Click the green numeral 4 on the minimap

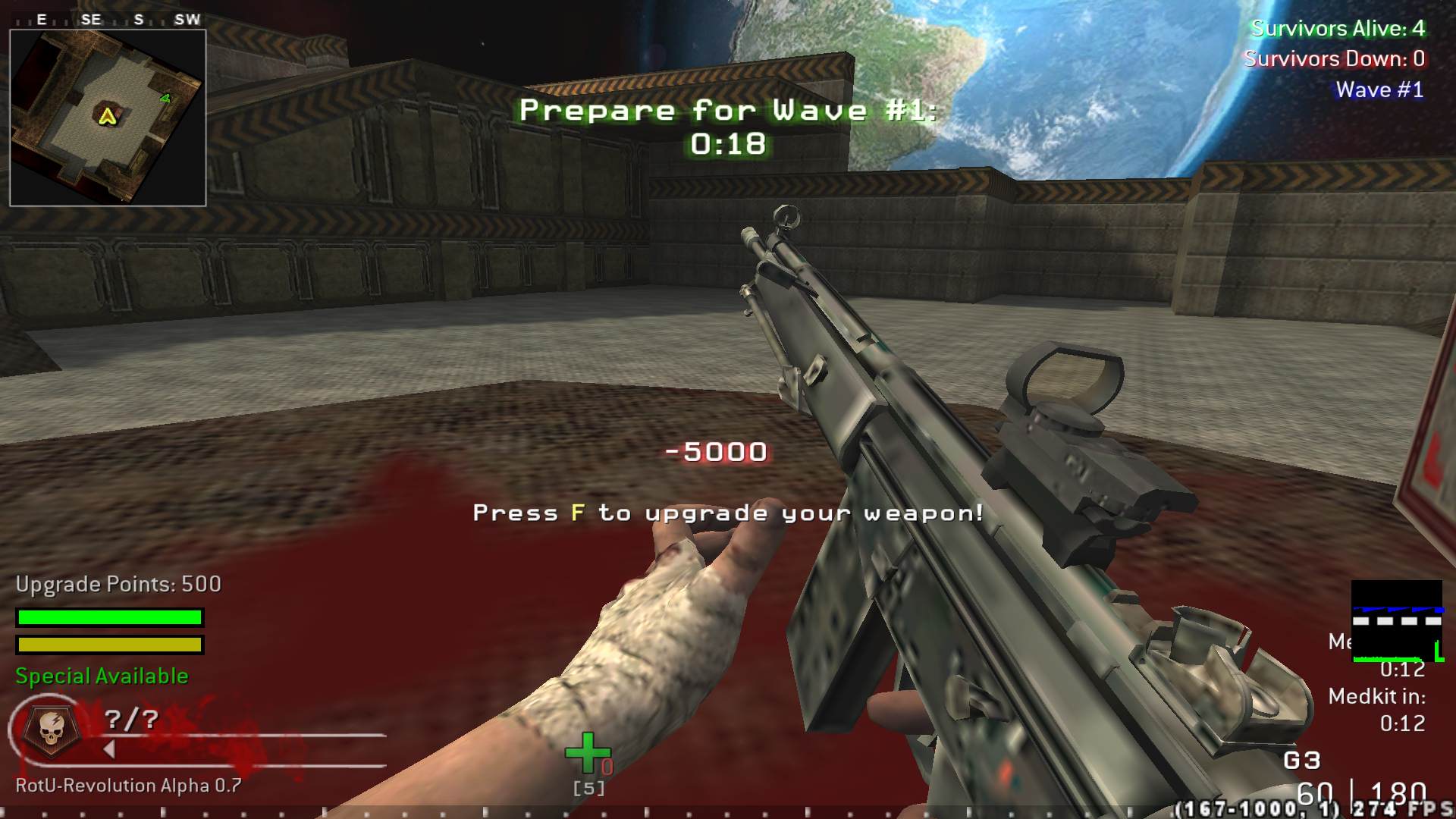166,96
